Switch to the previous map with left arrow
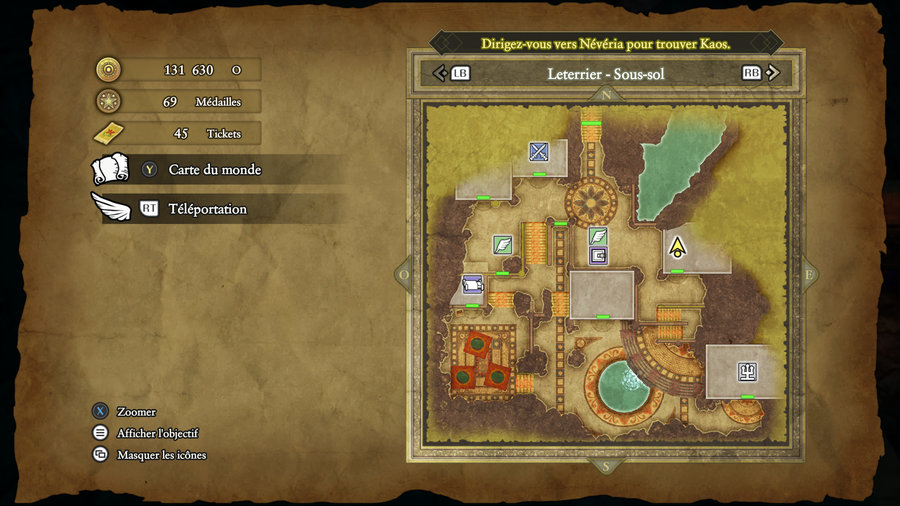The image size is (900, 506). coord(439,73)
